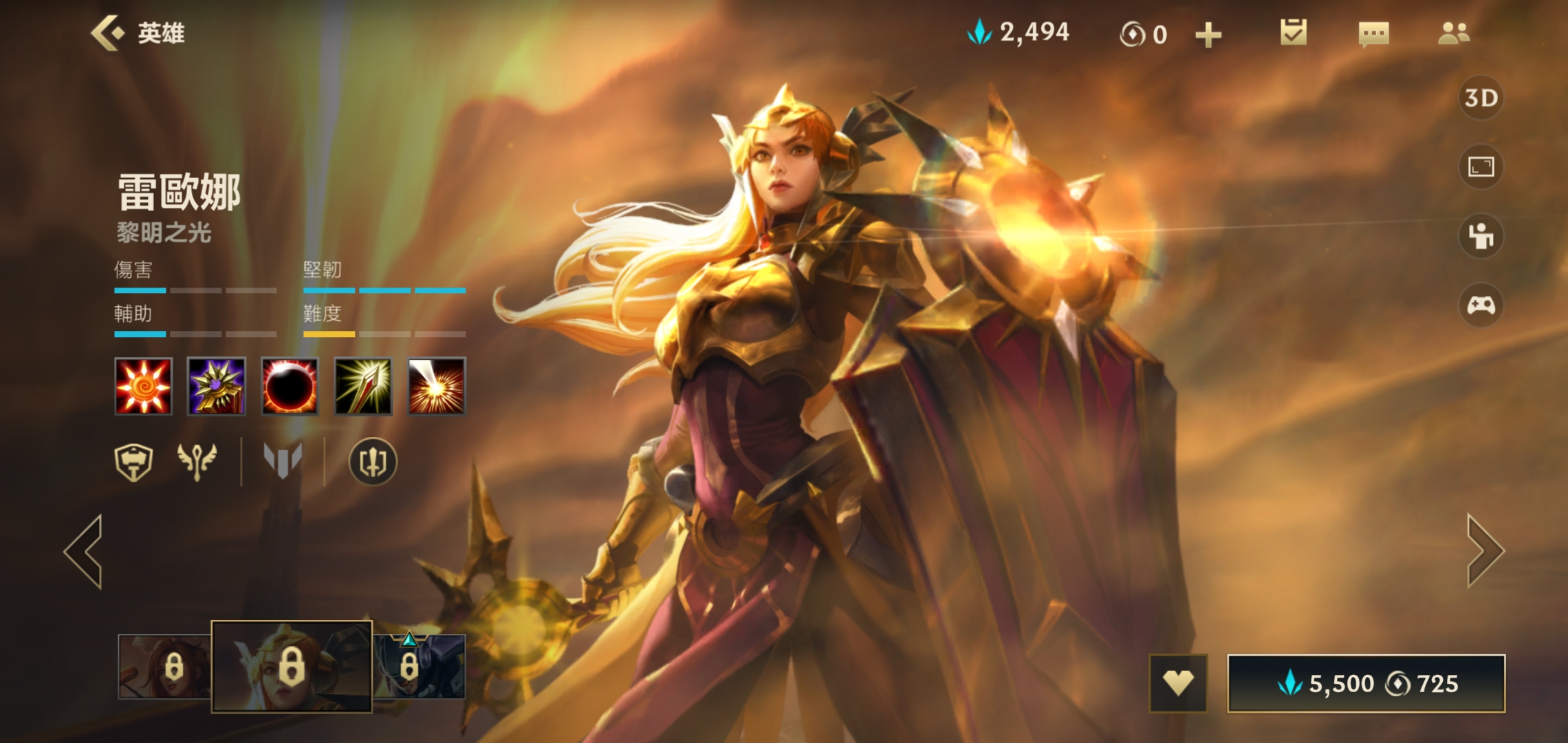
Task: Show the previous champion with left arrow
Action: [84, 551]
